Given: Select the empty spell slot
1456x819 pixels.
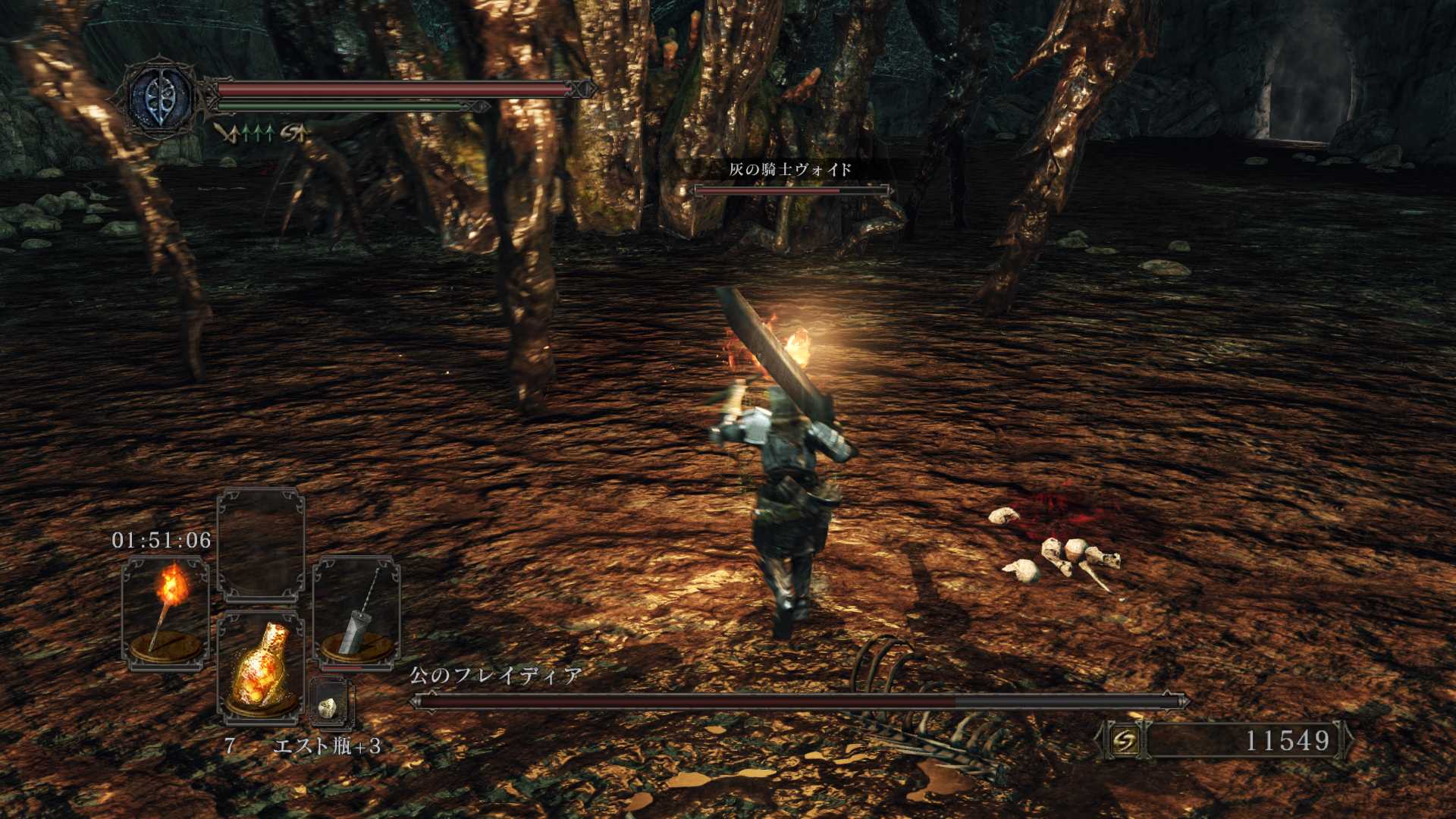Looking at the screenshot, I should (x=261, y=544).
